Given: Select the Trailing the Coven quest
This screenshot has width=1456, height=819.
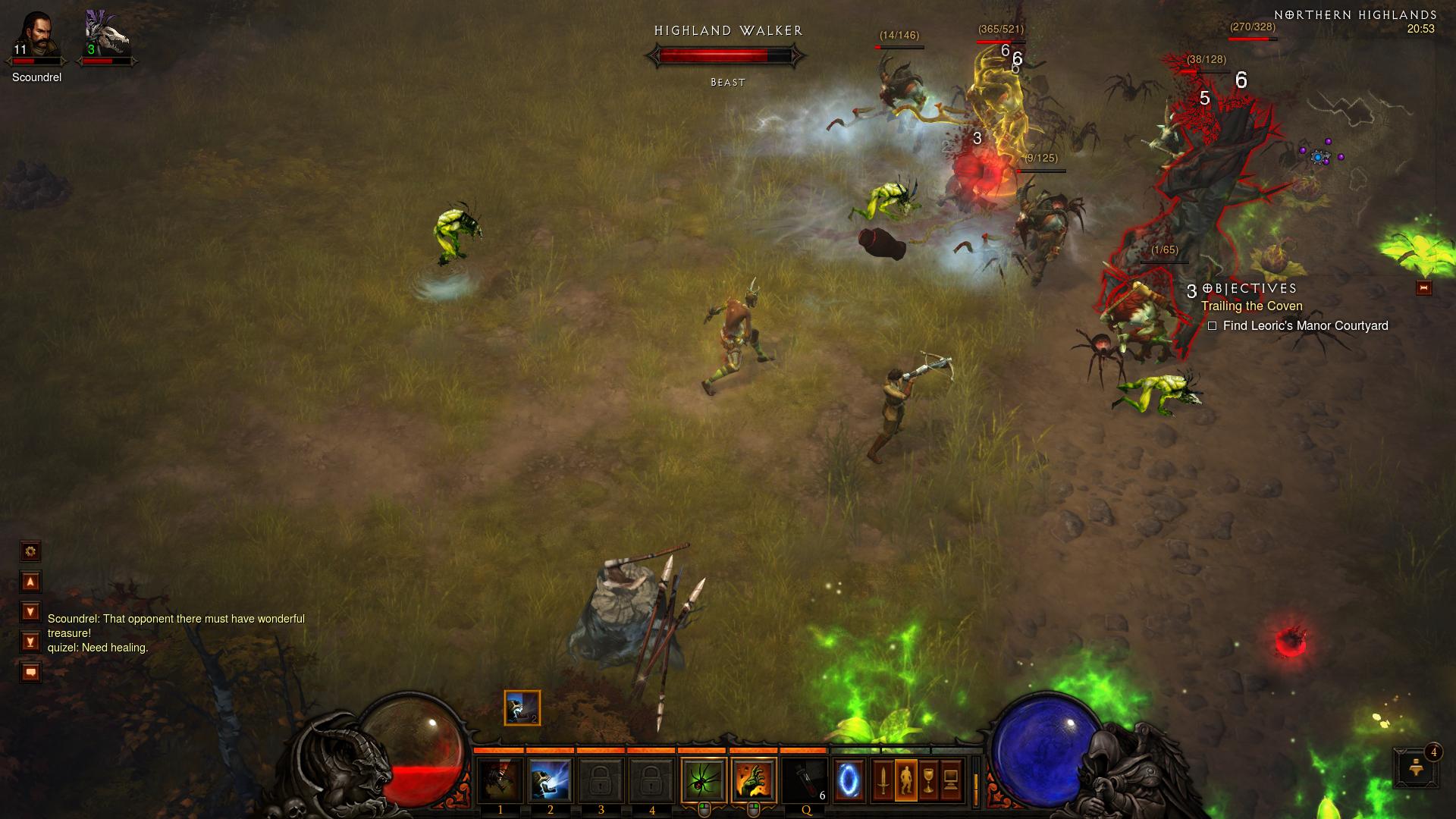Looking at the screenshot, I should click(1251, 306).
